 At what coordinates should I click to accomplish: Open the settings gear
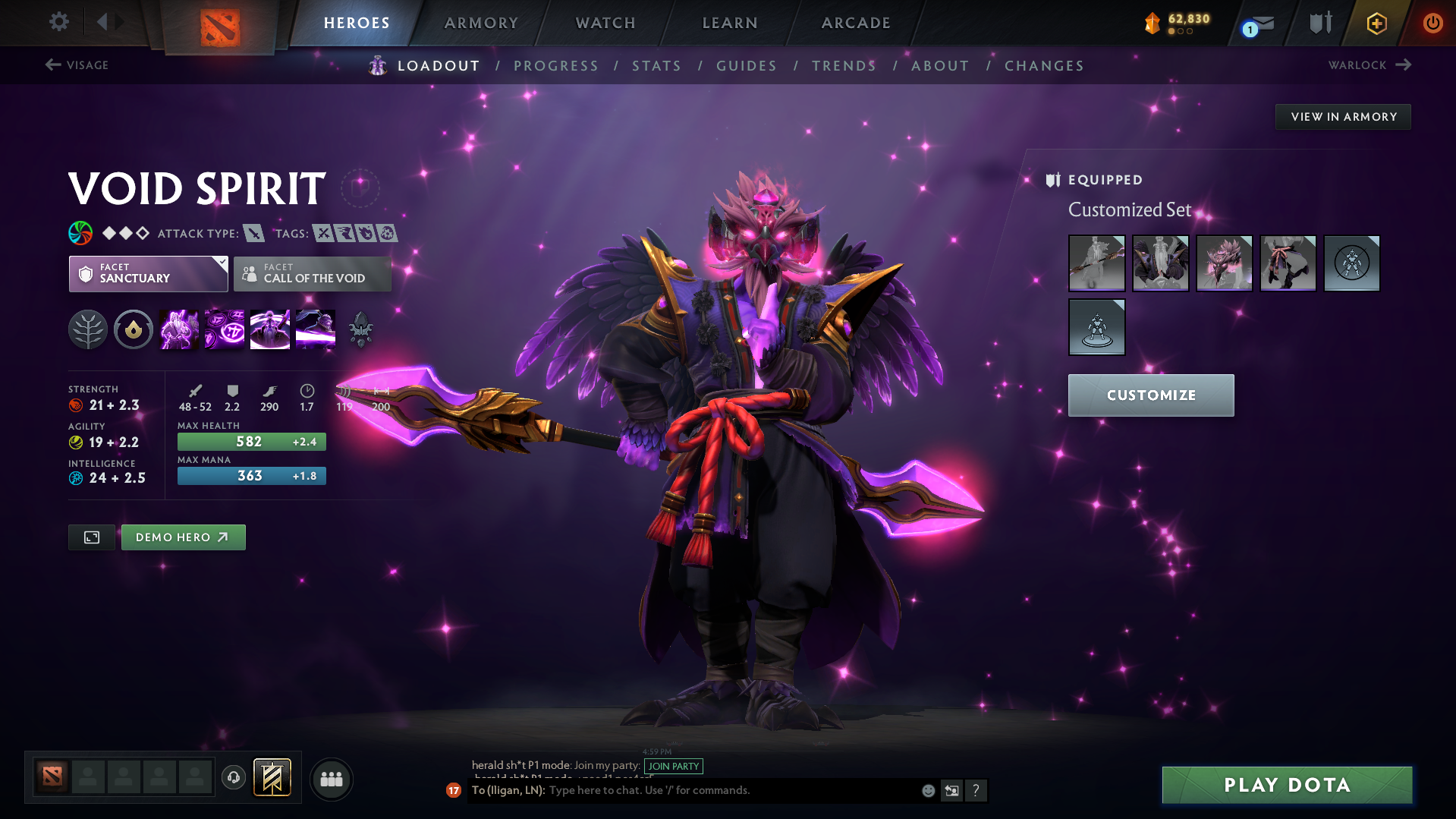click(58, 22)
